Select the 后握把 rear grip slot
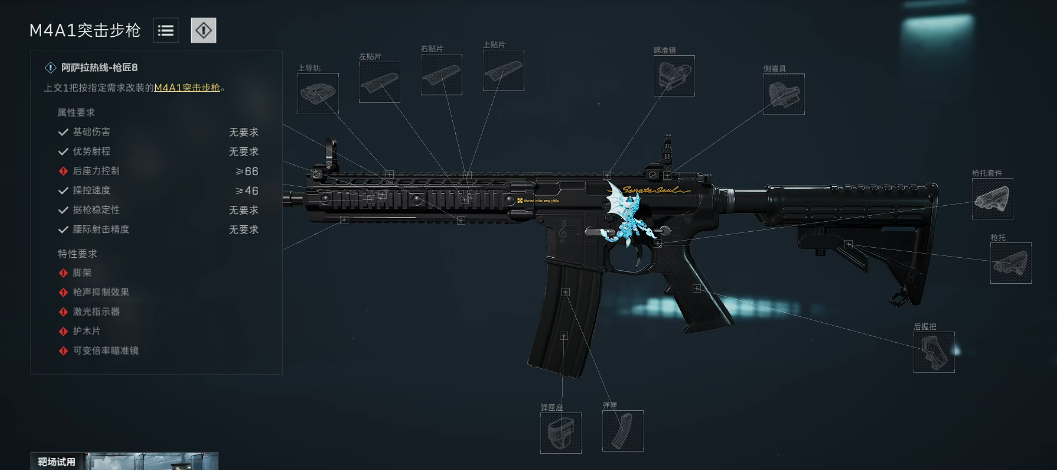 (x=933, y=353)
